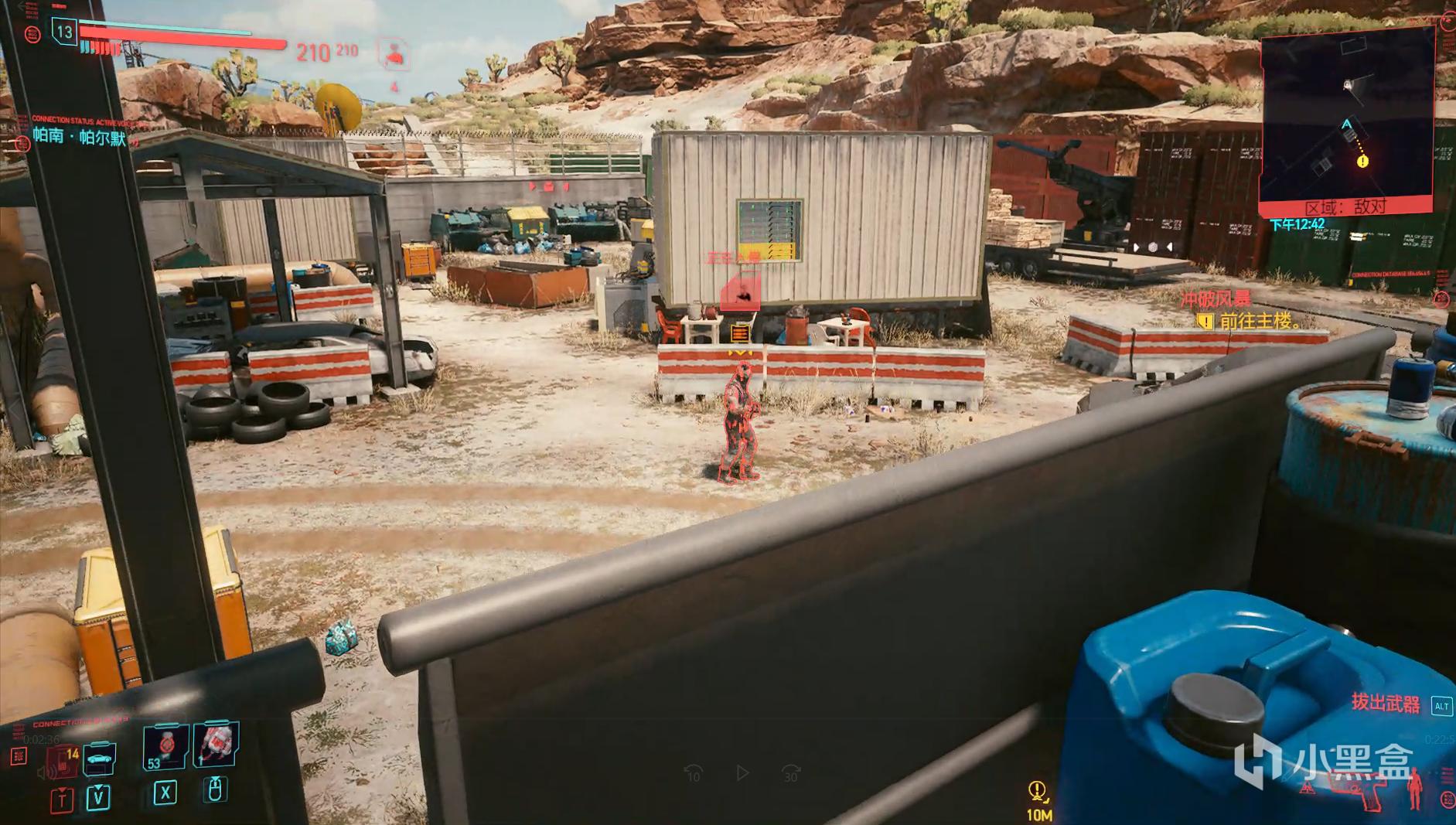Click the wanted-status icon beside the health bar
The width and height of the screenshot is (1456, 825).
(394, 54)
